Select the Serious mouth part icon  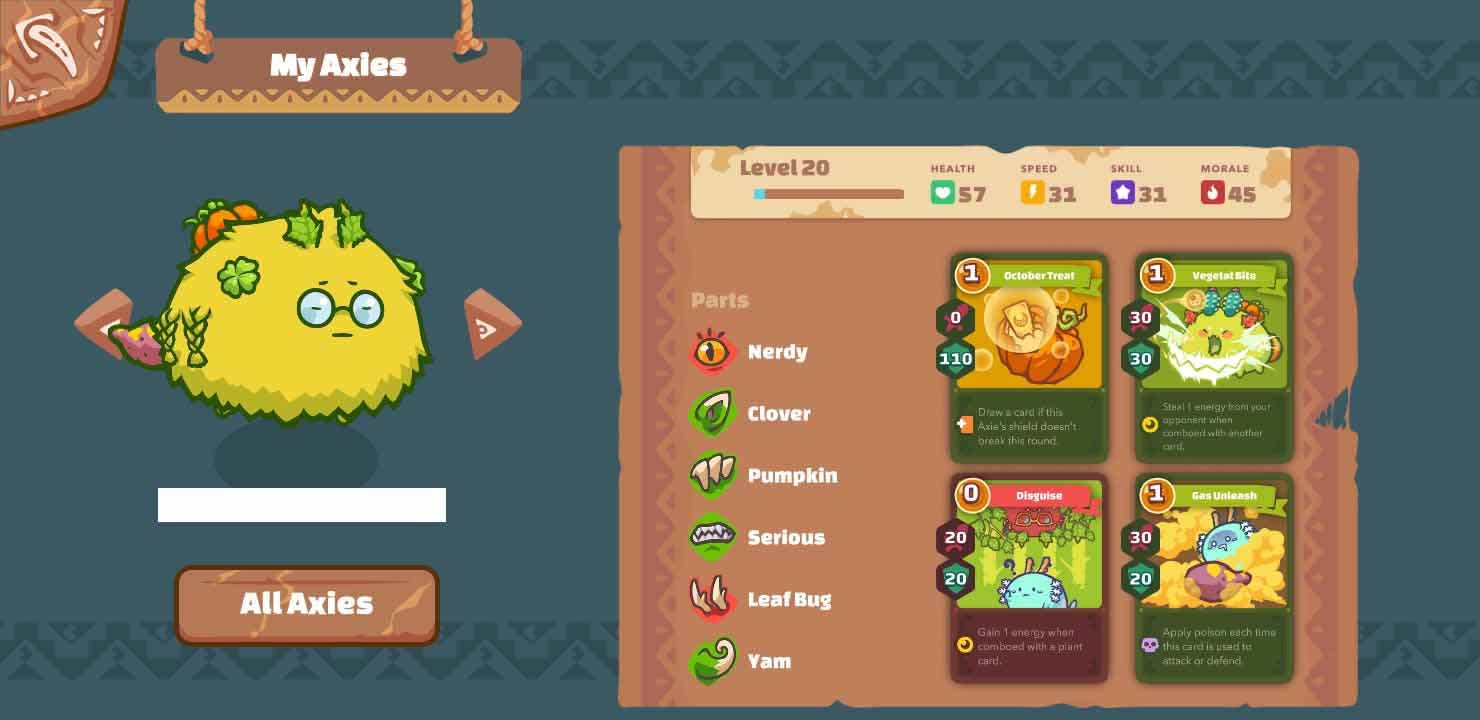point(713,537)
